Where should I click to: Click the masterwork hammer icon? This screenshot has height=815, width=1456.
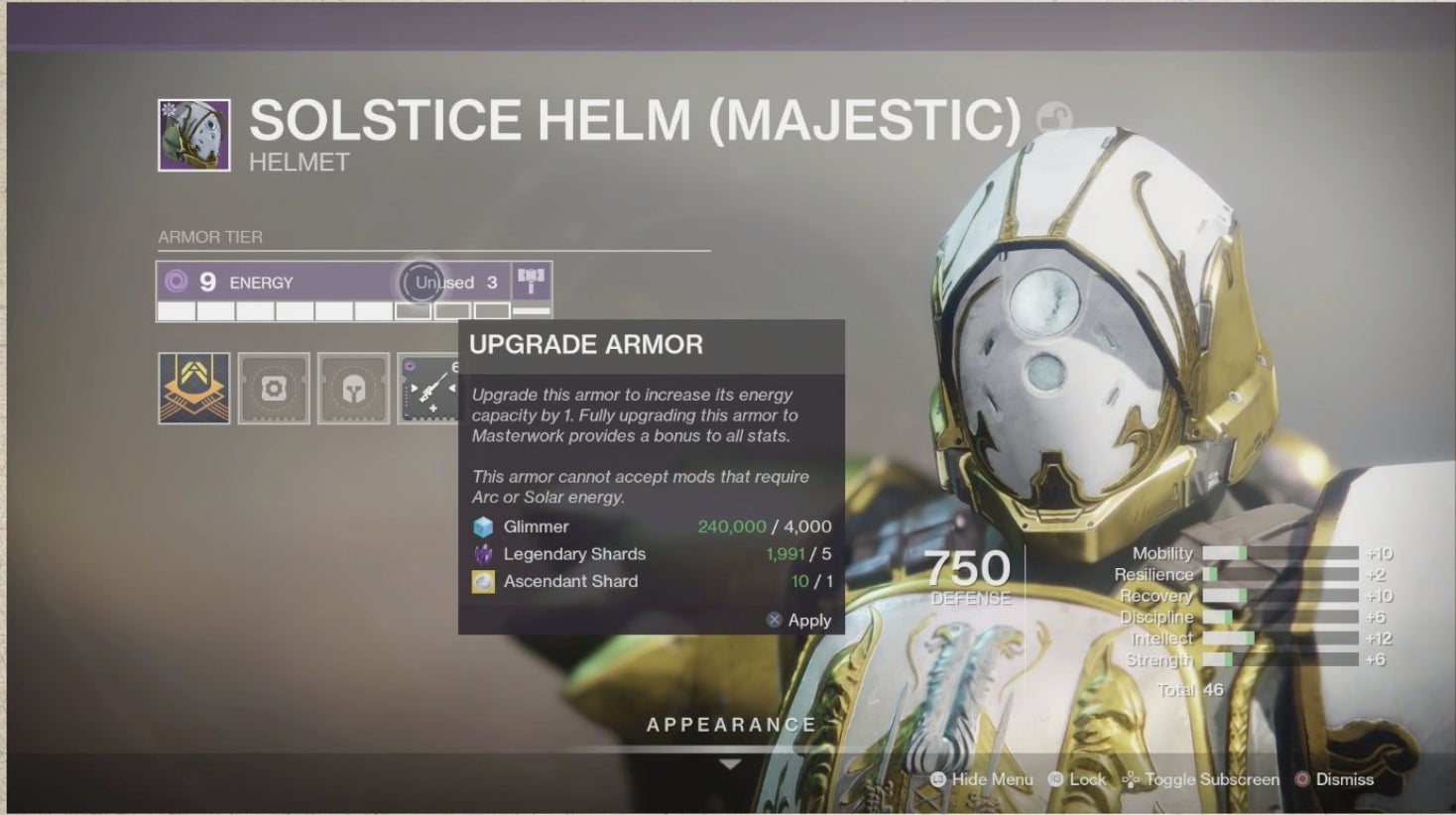coord(532,282)
